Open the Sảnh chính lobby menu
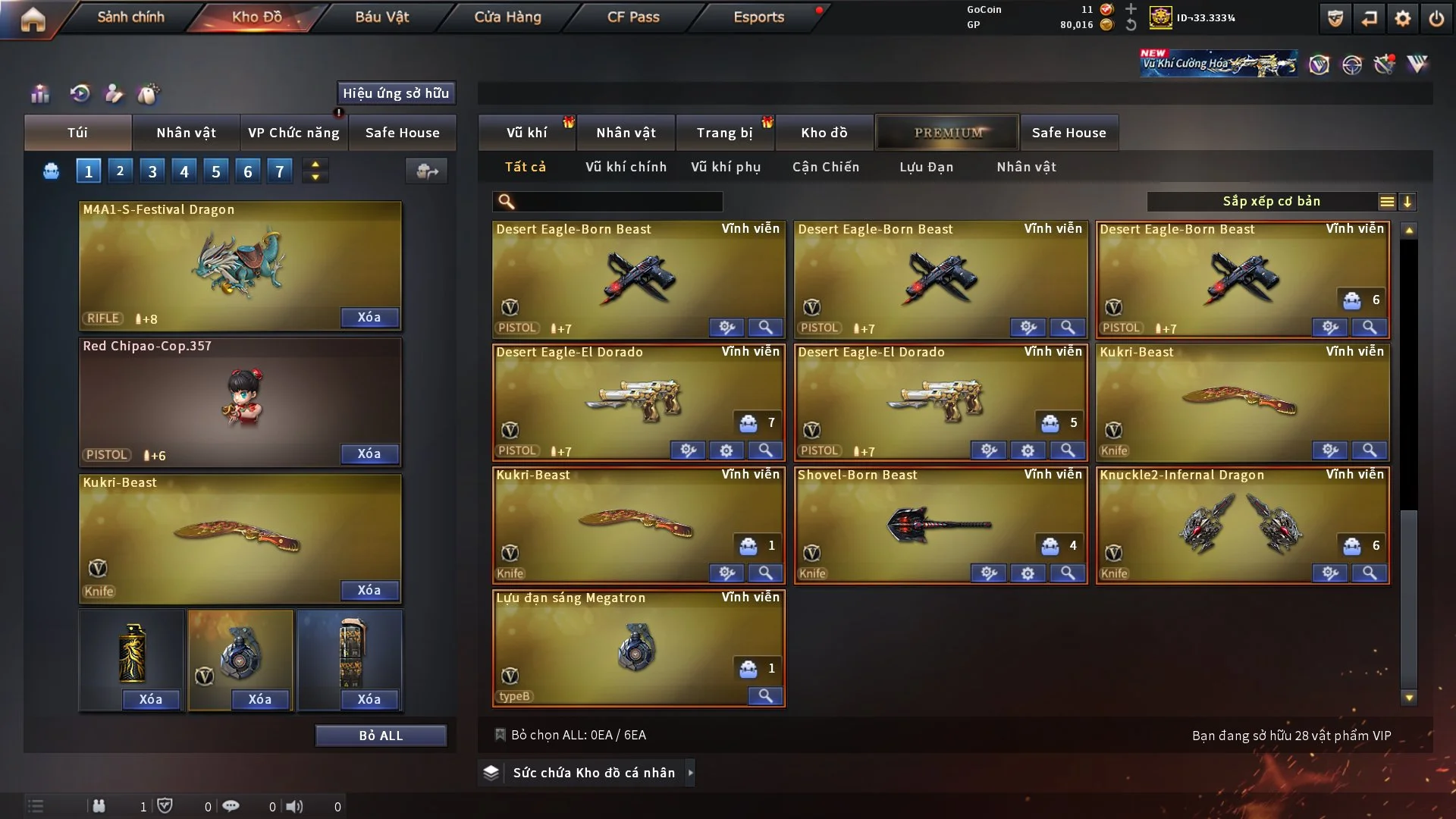This screenshot has width=1456, height=819. pyautogui.click(x=130, y=17)
